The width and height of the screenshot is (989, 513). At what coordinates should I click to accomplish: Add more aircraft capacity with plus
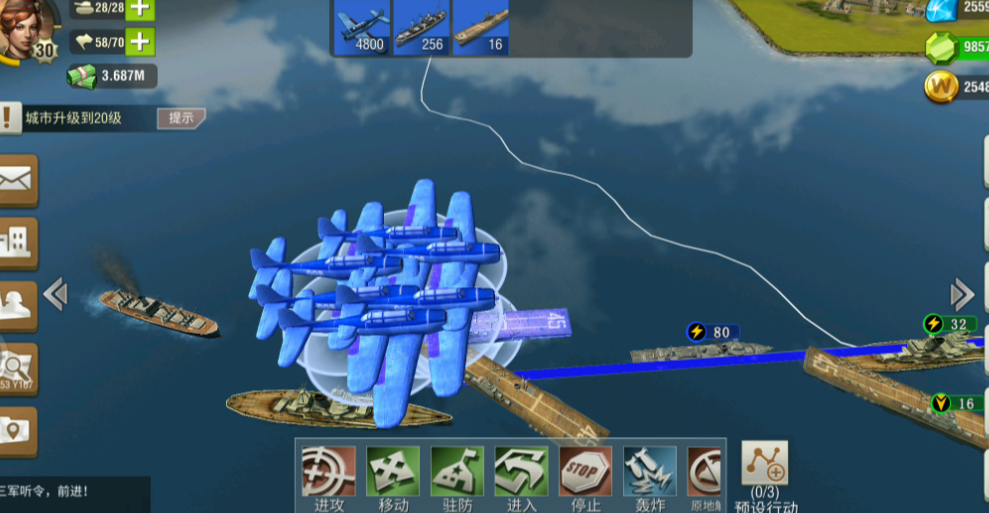click(x=140, y=42)
